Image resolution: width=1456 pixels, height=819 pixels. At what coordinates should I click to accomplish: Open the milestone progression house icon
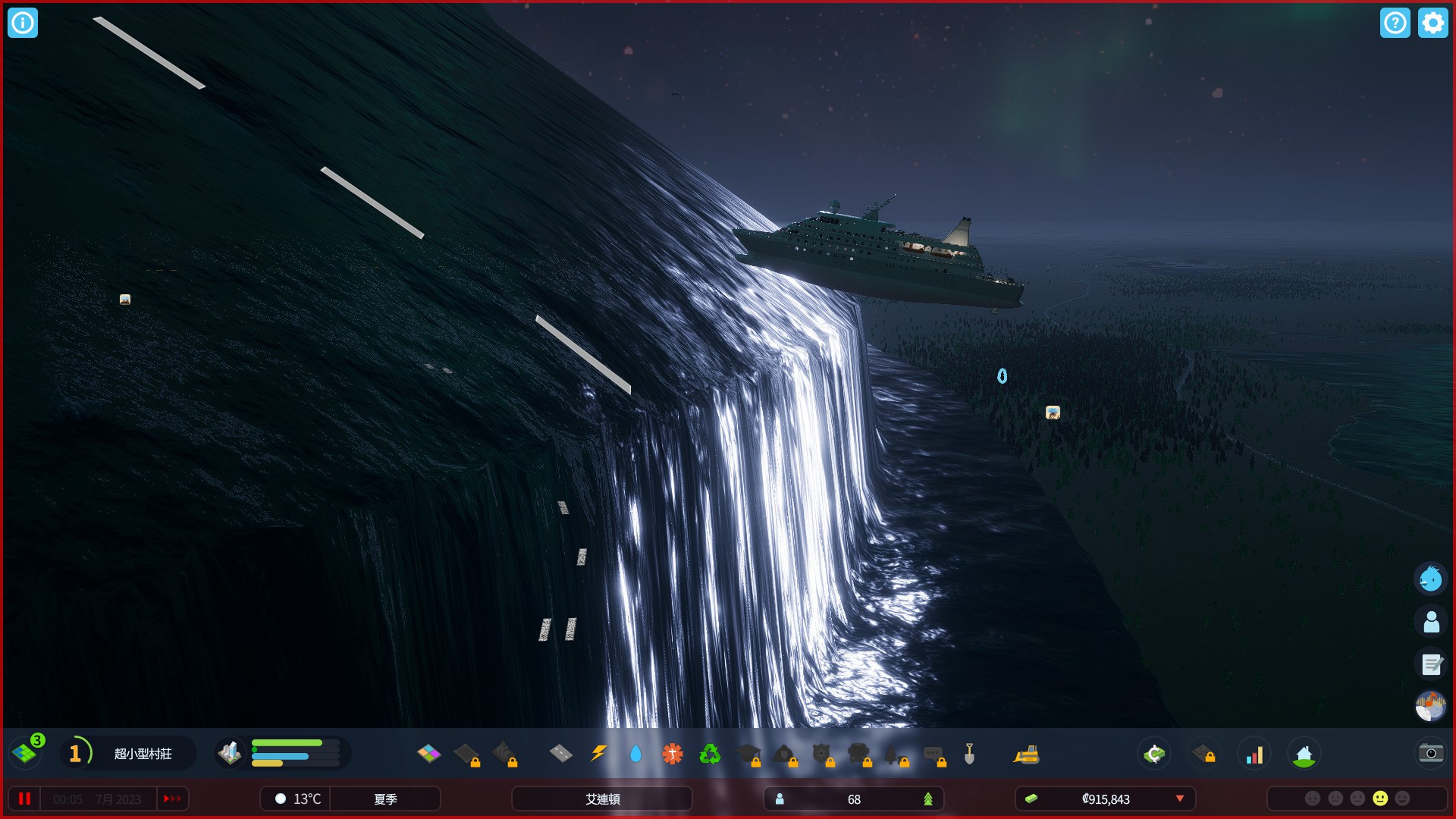[x=1306, y=754]
